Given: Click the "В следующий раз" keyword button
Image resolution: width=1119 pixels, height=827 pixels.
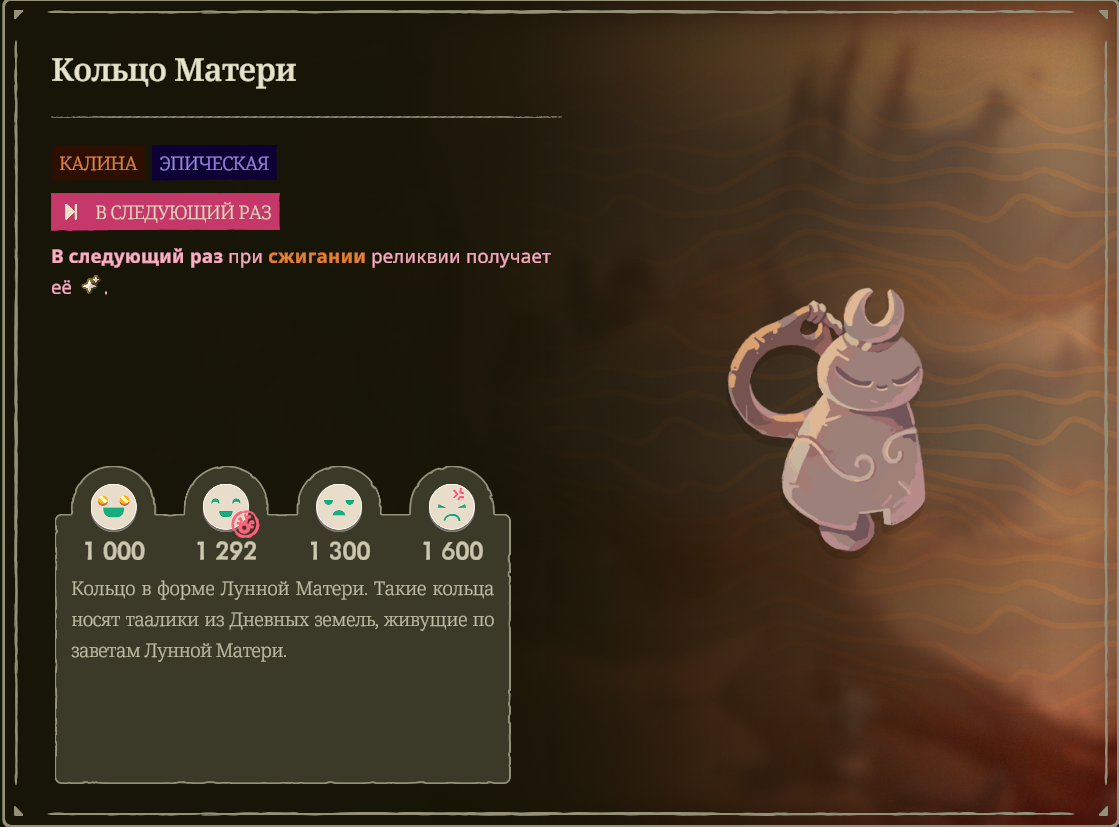Looking at the screenshot, I should [x=166, y=212].
